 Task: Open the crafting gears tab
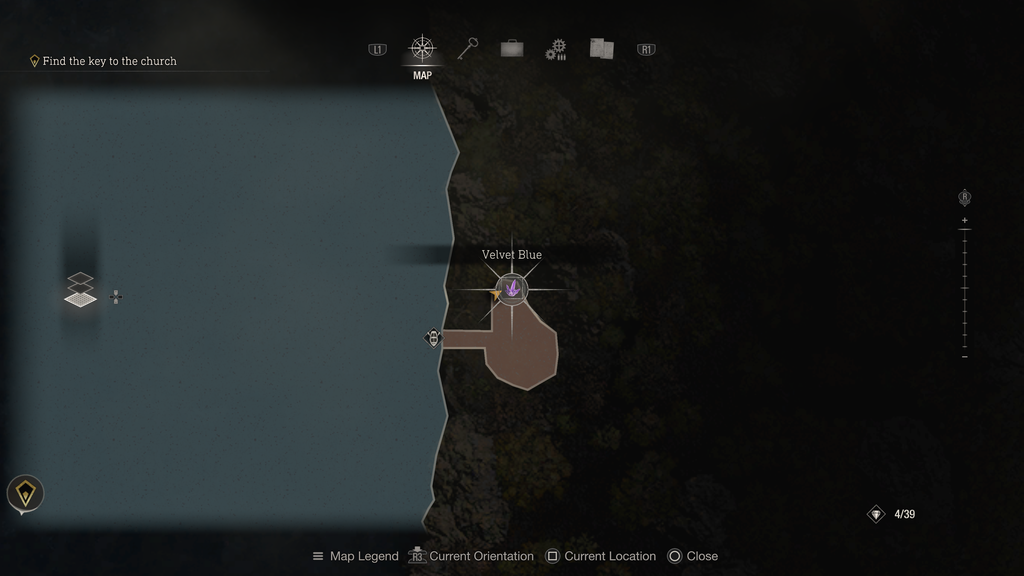tap(556, 50)
